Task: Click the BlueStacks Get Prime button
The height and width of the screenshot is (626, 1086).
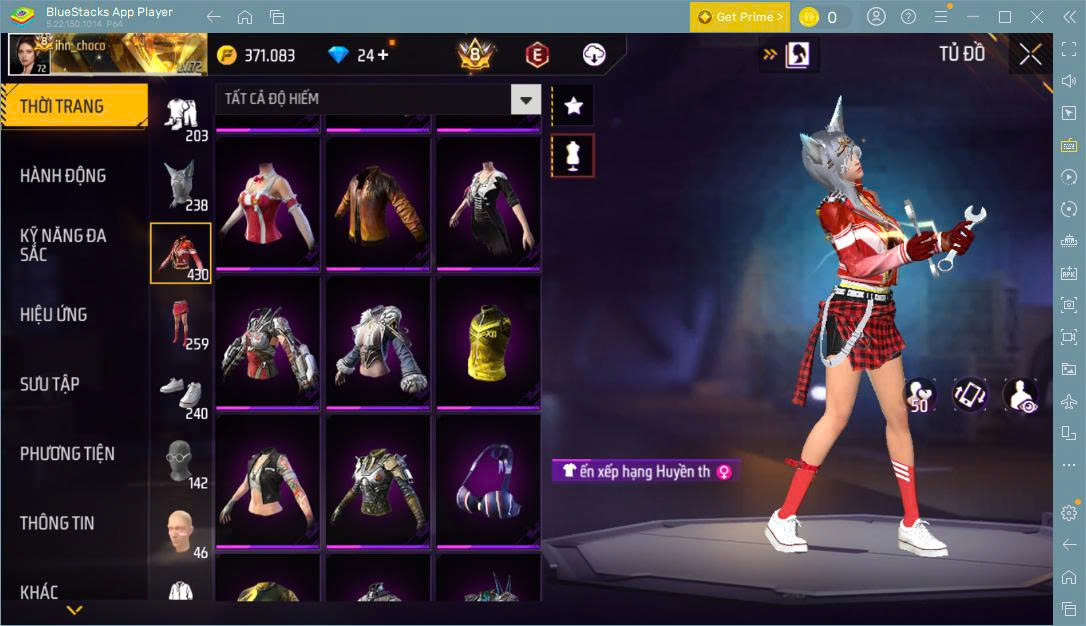Action: pyautogui.click(x=739, y=17)
